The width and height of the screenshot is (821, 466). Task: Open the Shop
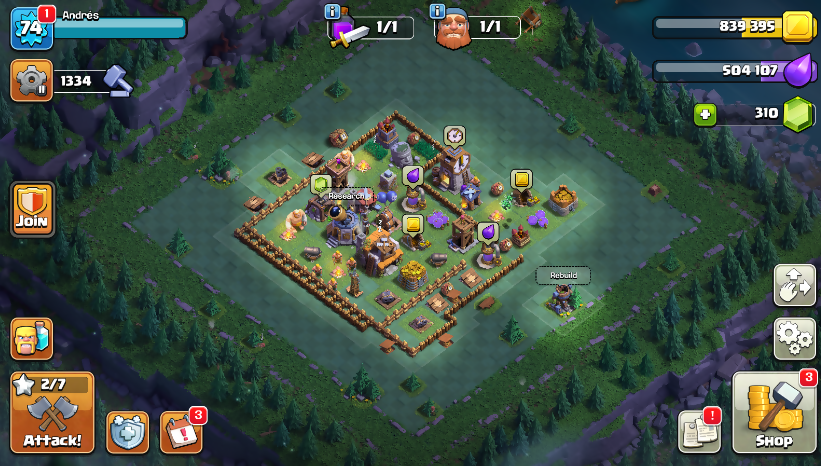[x=774, y=414]
